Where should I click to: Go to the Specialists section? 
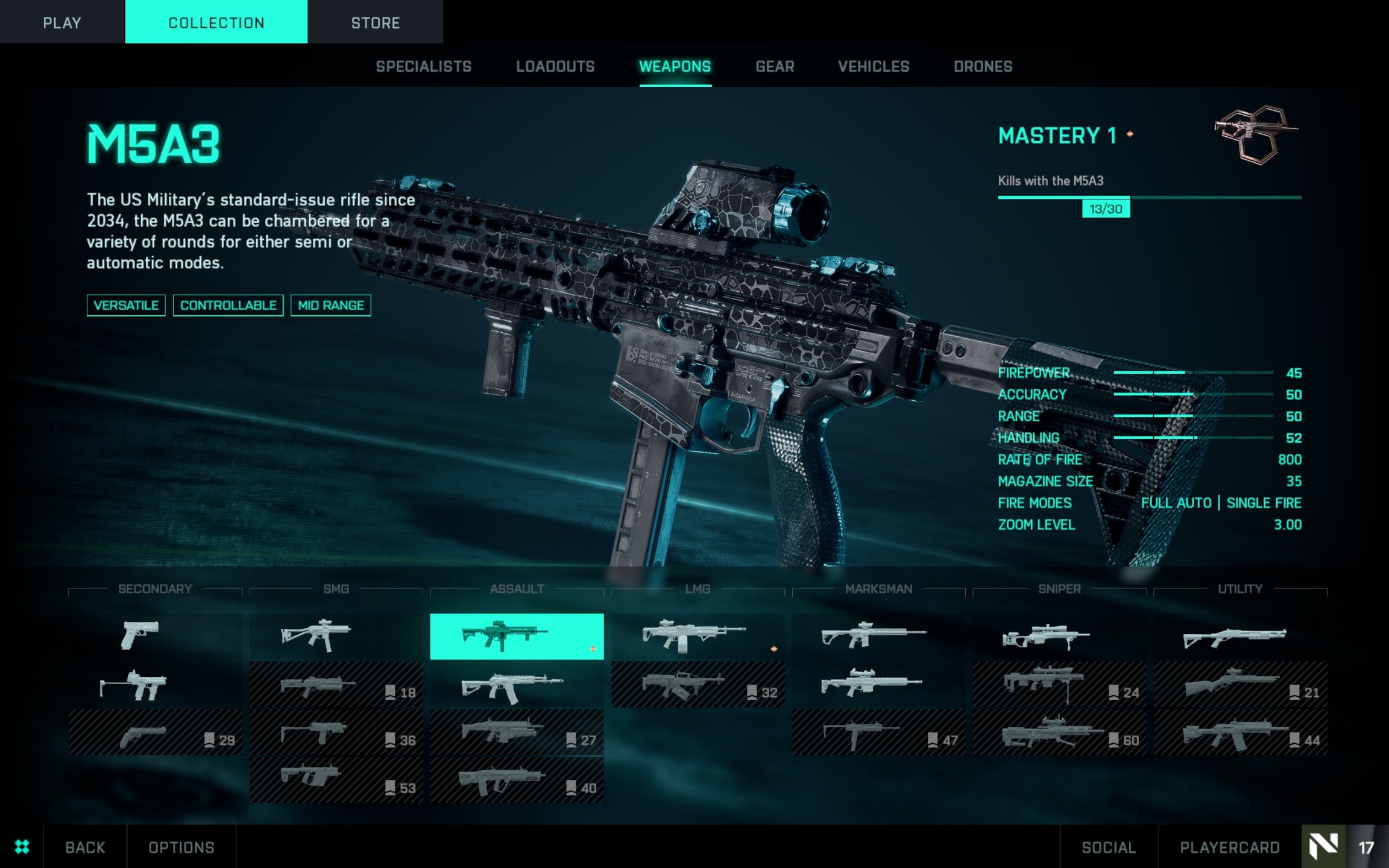[423, 66]
